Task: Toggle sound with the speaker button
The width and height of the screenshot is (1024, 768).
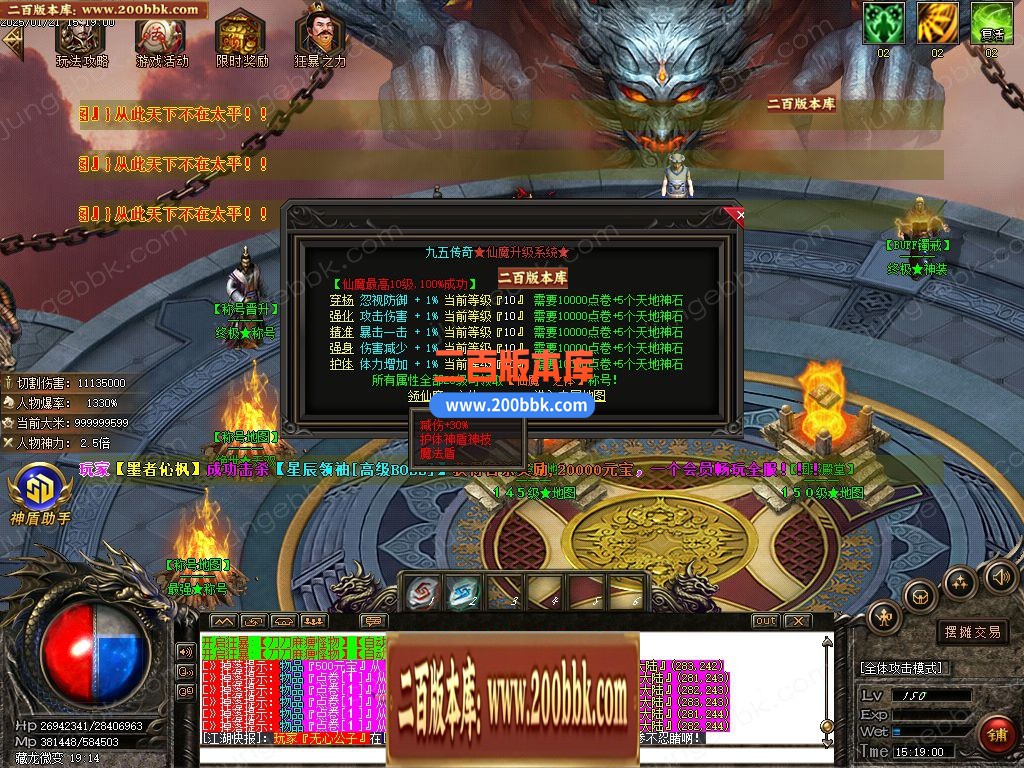Action: (1000, 575)
